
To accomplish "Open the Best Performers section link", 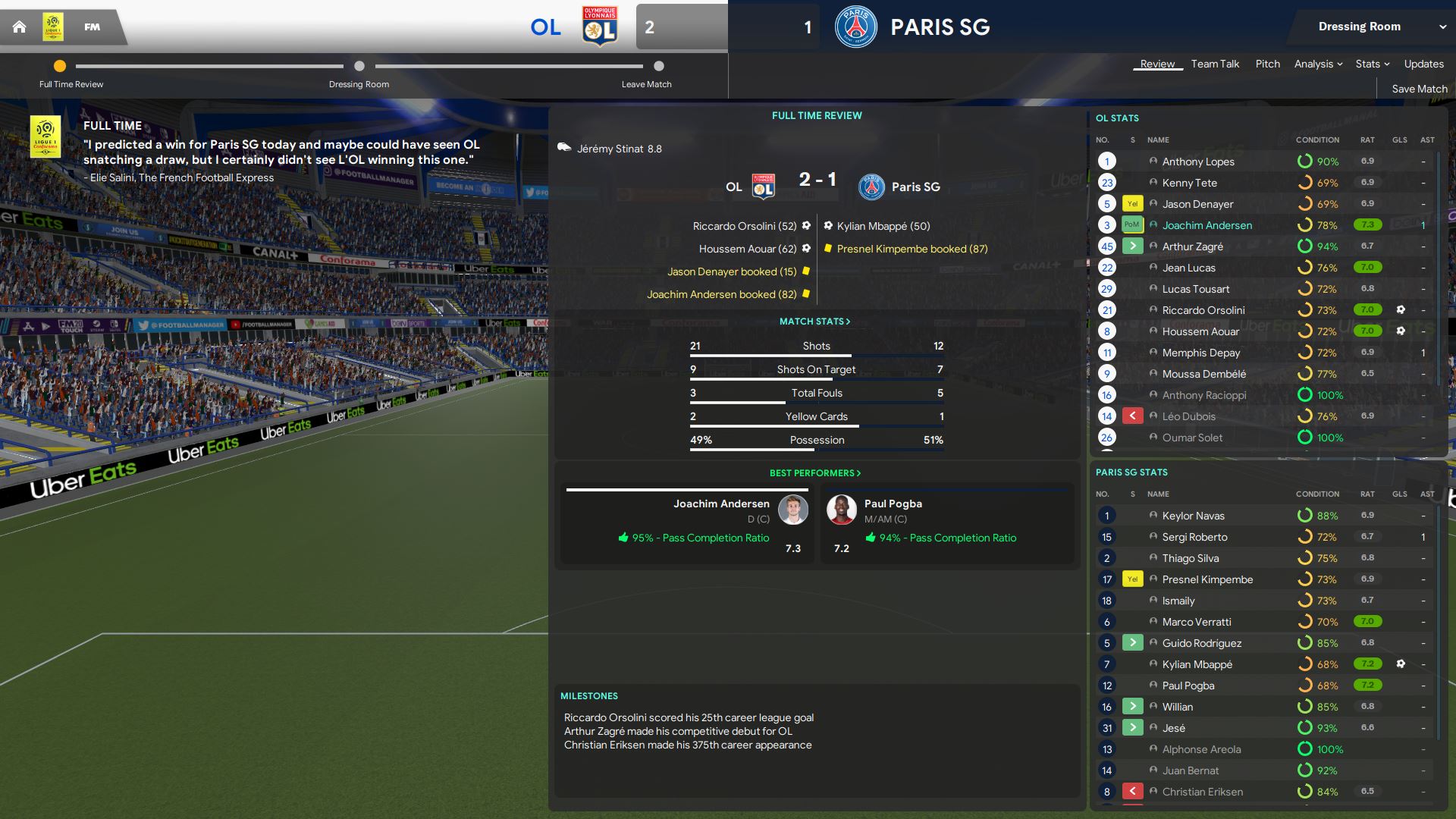I will [814, 473].
